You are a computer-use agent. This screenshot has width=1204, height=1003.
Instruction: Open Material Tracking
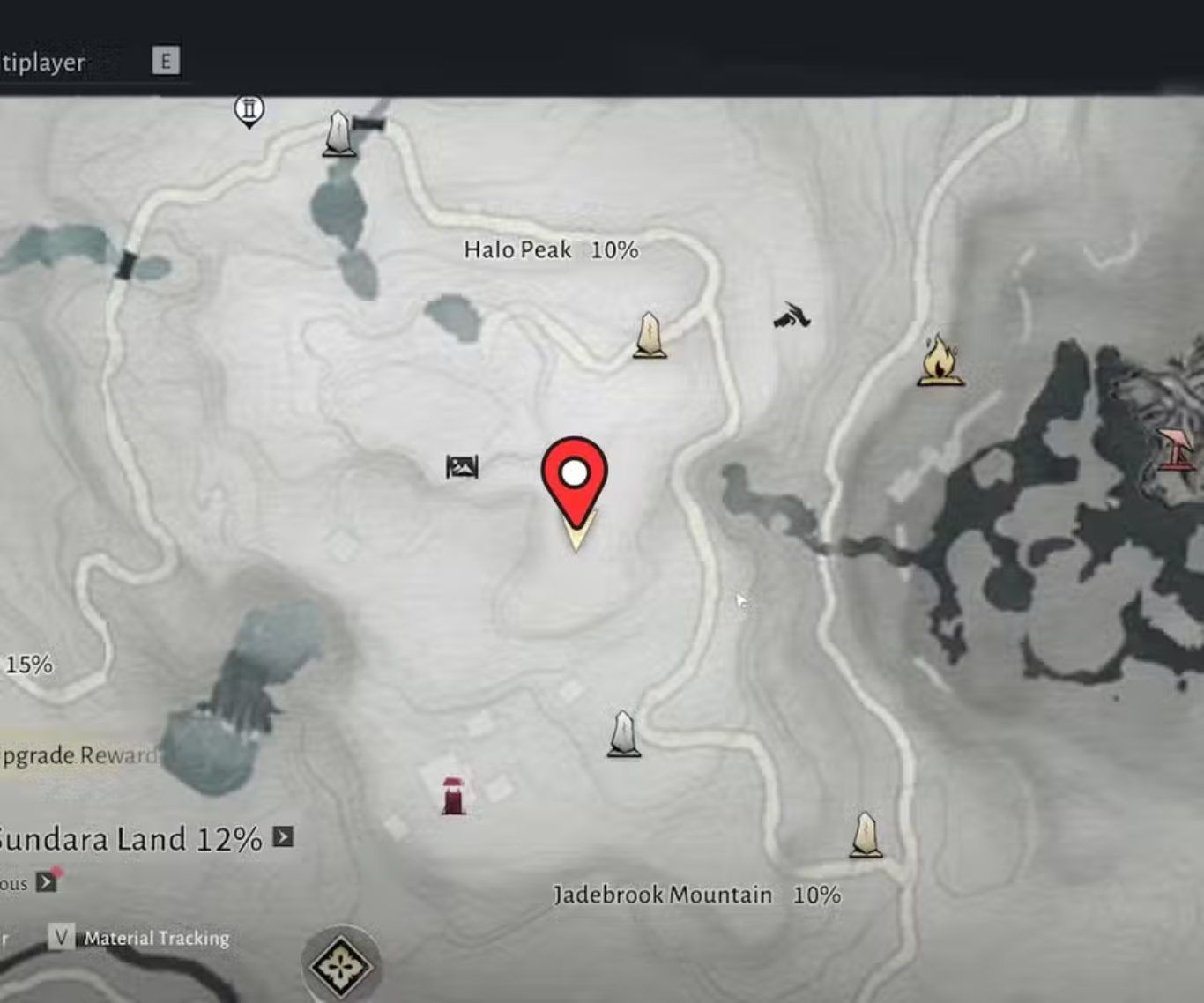point(156,938)
